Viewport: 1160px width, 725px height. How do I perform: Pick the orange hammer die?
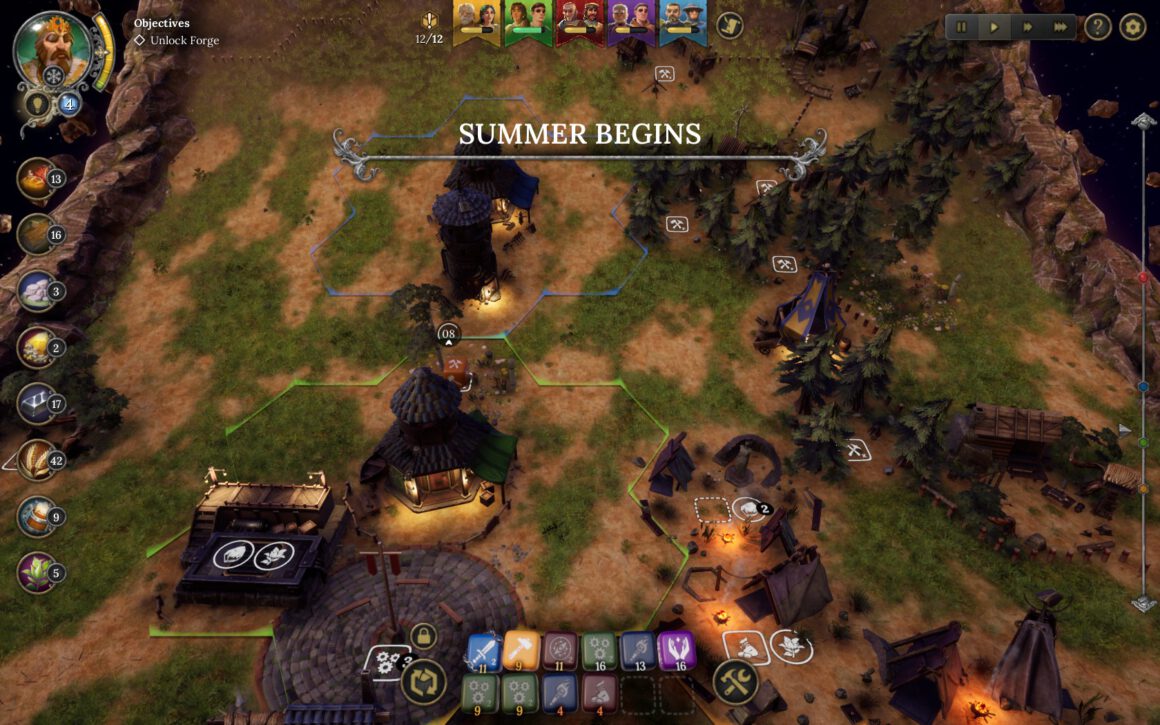[521, 651]
